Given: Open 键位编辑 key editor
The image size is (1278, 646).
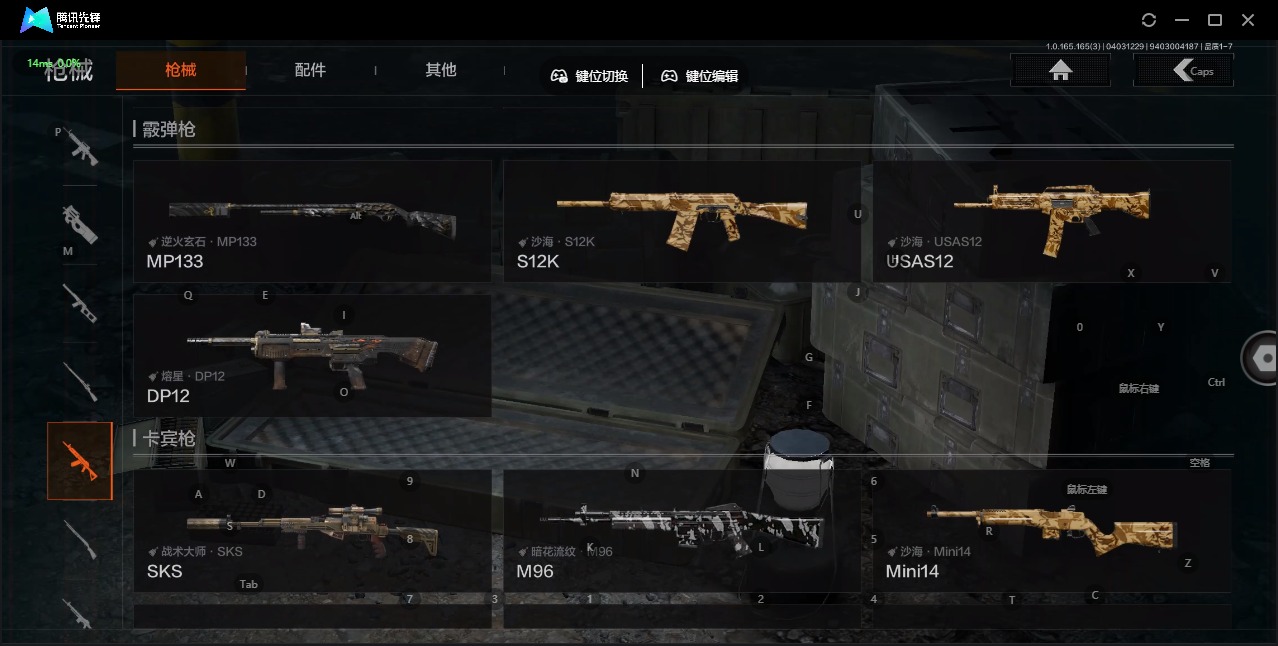Looking at the screenshot, I should click(700, 76).
